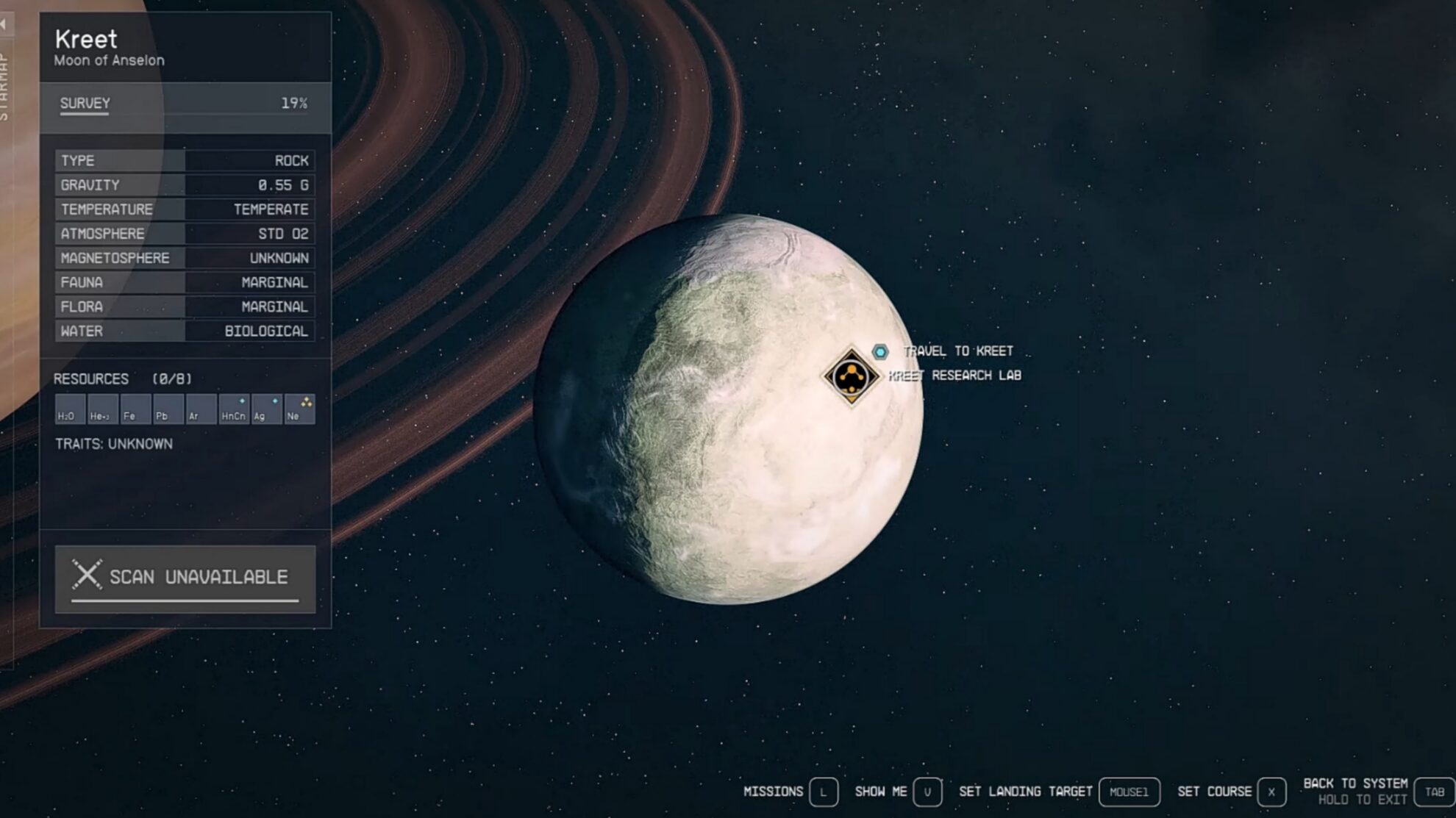
Task: Click the Scan Unavailable button
Action: tap(185, 578)
